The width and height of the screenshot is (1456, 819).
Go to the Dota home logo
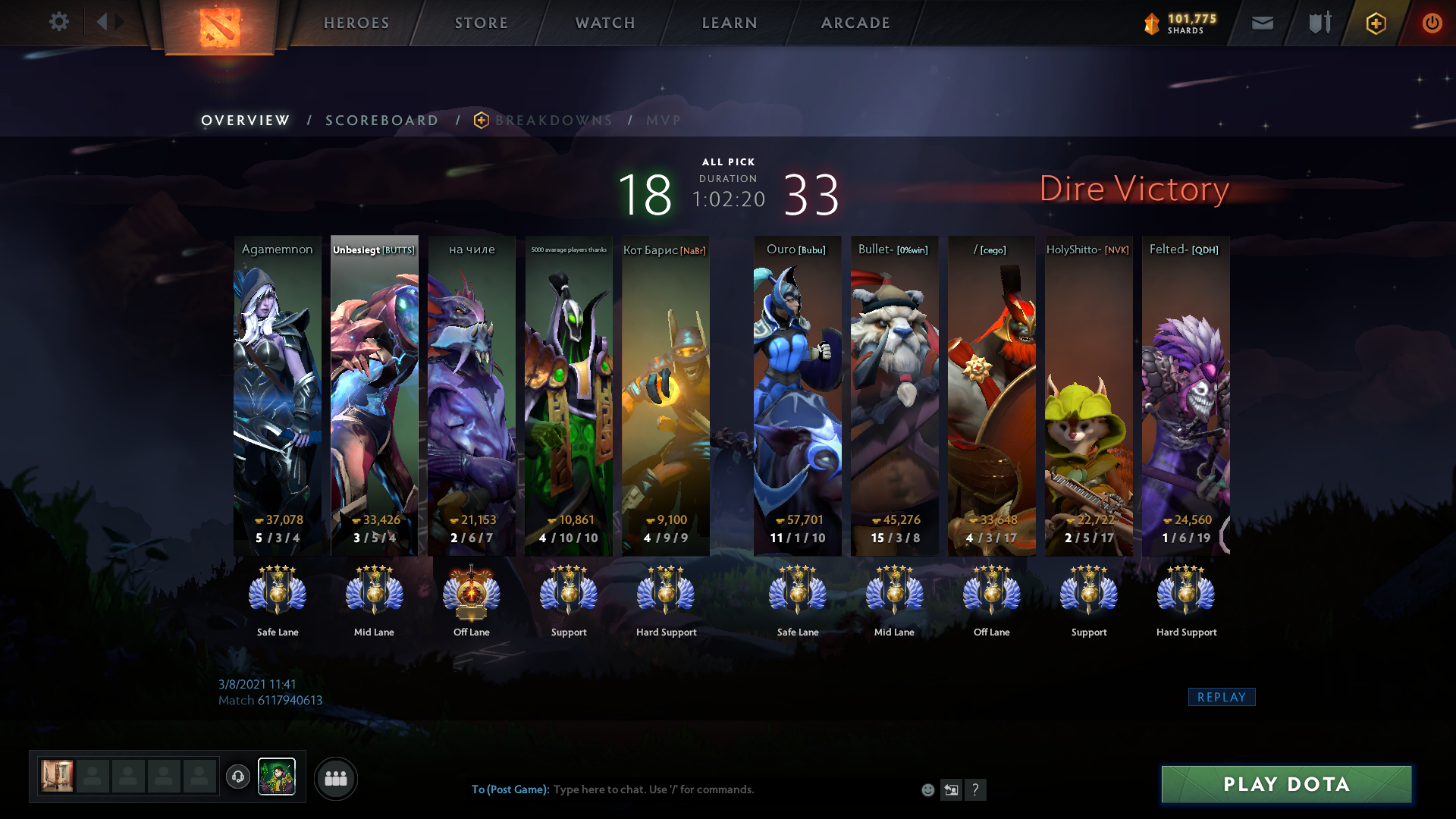tap(219, 27)
